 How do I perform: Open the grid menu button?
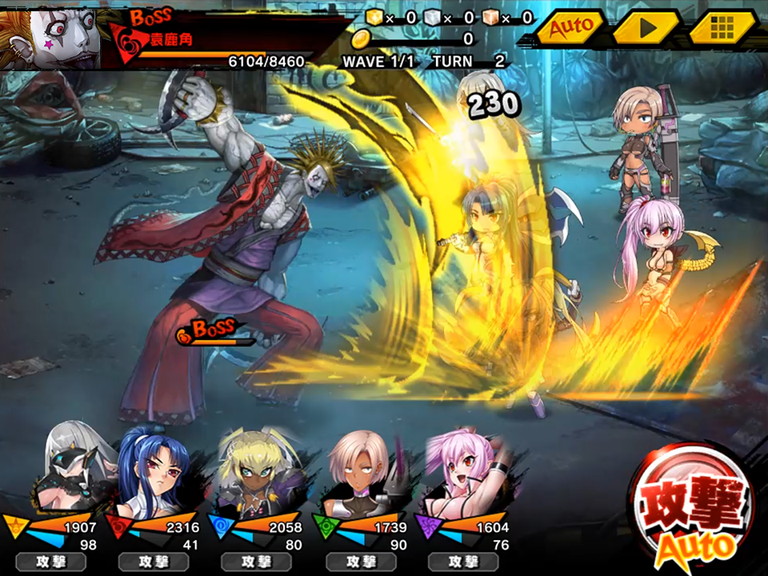click(721, 27)
